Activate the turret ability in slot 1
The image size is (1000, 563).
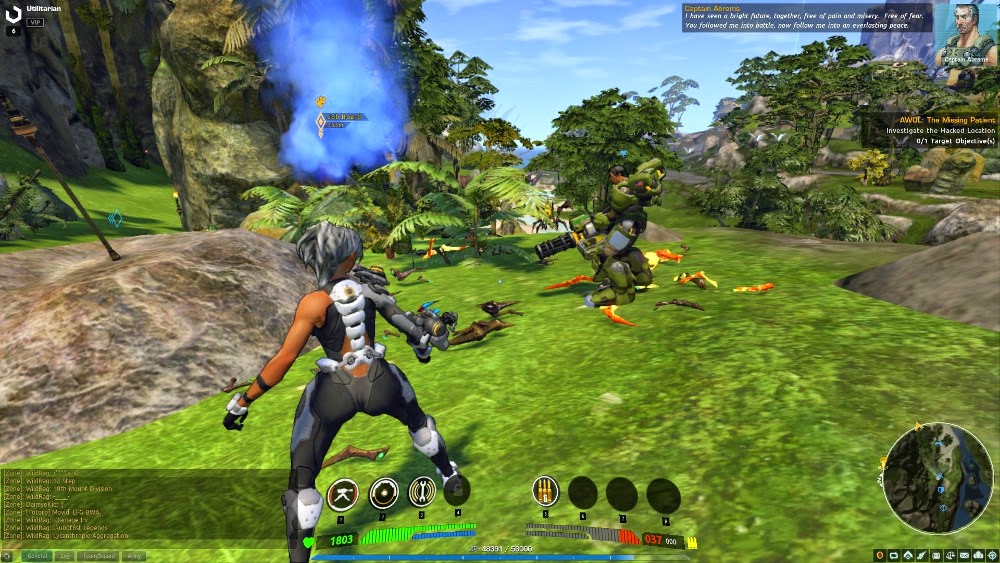pos(343,492)
